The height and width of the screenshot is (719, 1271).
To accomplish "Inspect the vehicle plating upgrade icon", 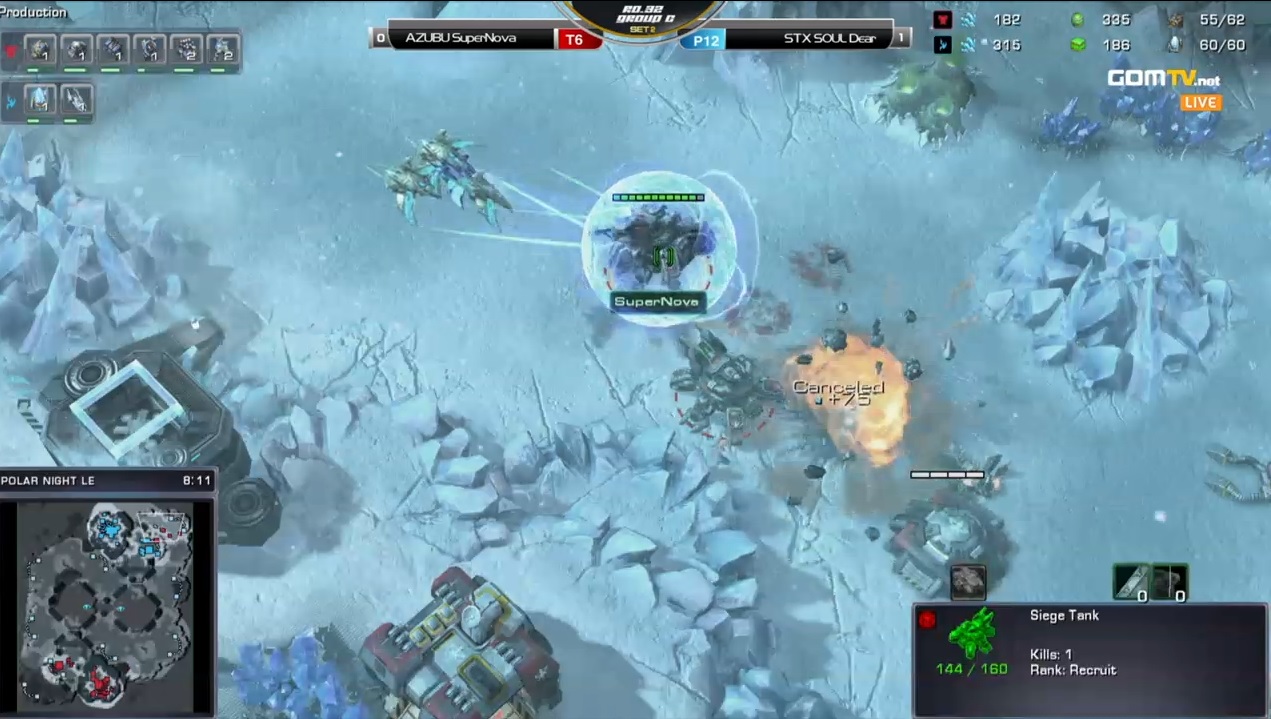I will 1169,581.
